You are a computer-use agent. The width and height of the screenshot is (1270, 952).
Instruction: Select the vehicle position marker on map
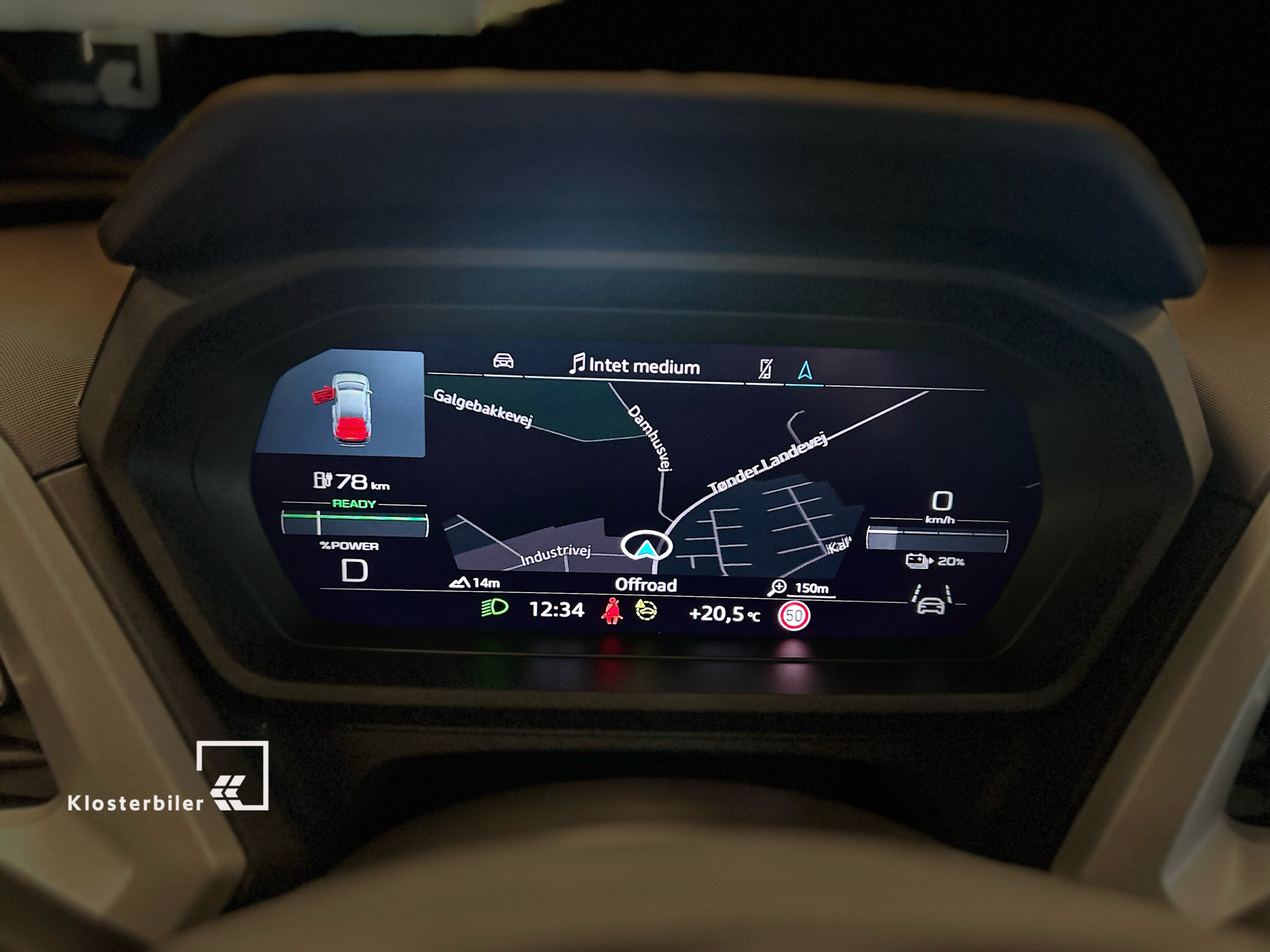tap(646, 546)
